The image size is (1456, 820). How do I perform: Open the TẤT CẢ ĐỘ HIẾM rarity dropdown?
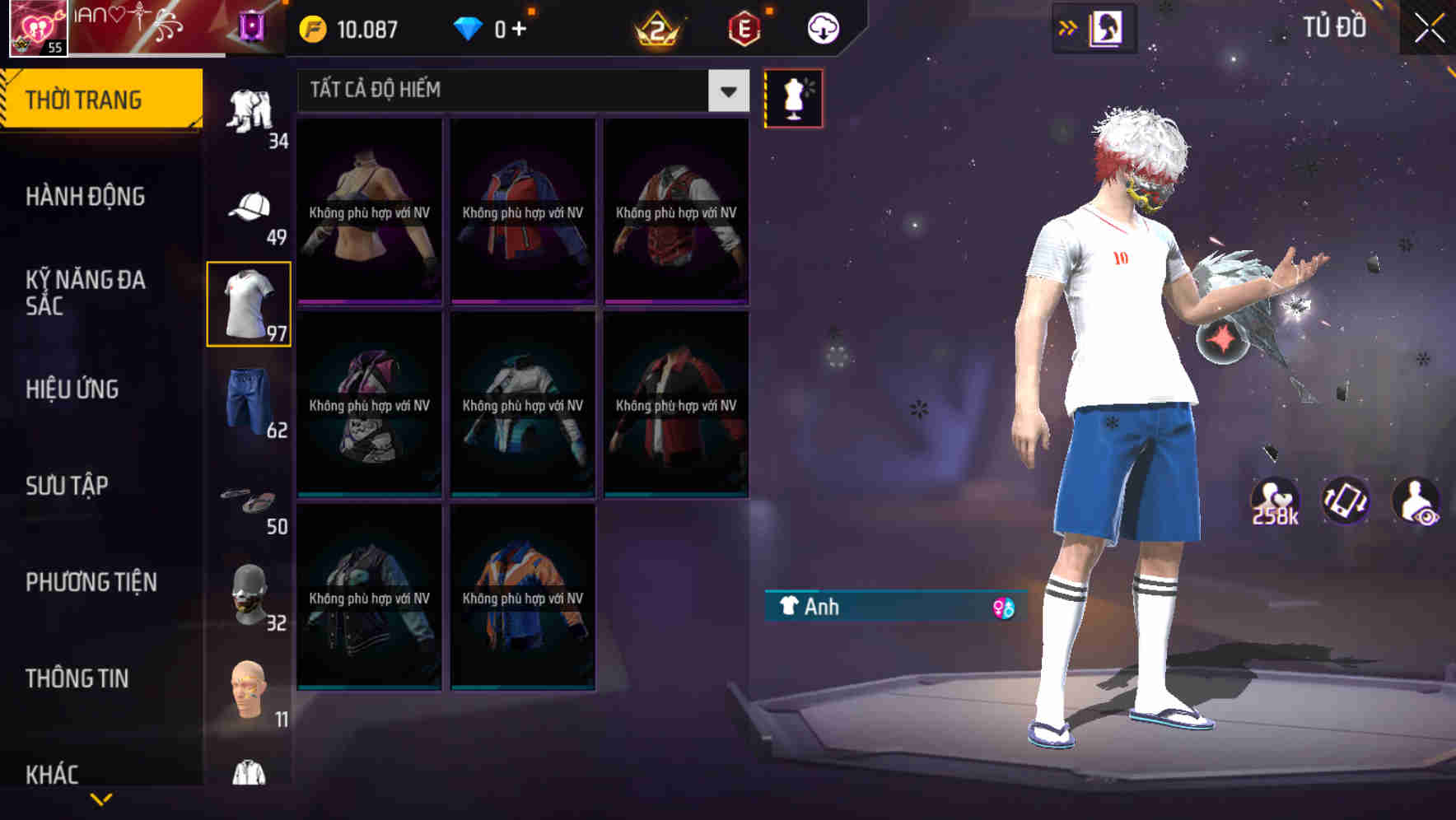(x=519, y=91)
